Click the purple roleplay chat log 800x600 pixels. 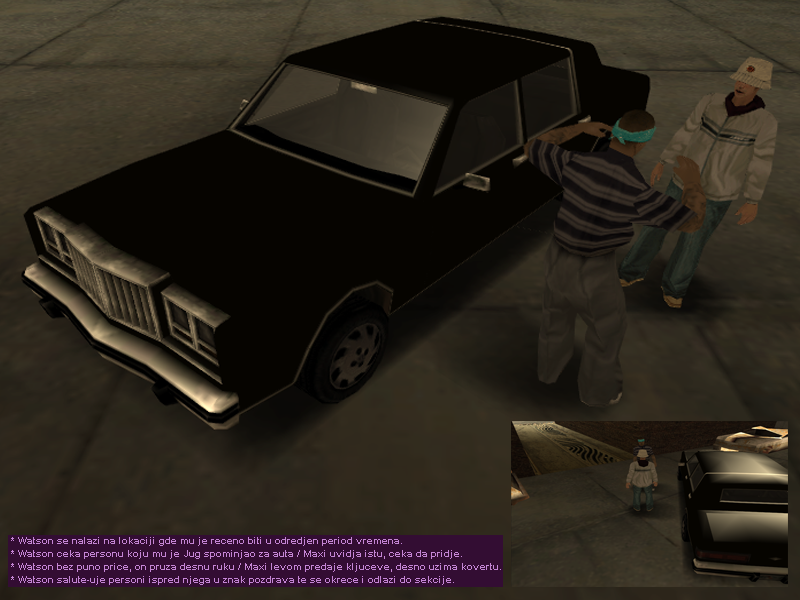point(256,560)
